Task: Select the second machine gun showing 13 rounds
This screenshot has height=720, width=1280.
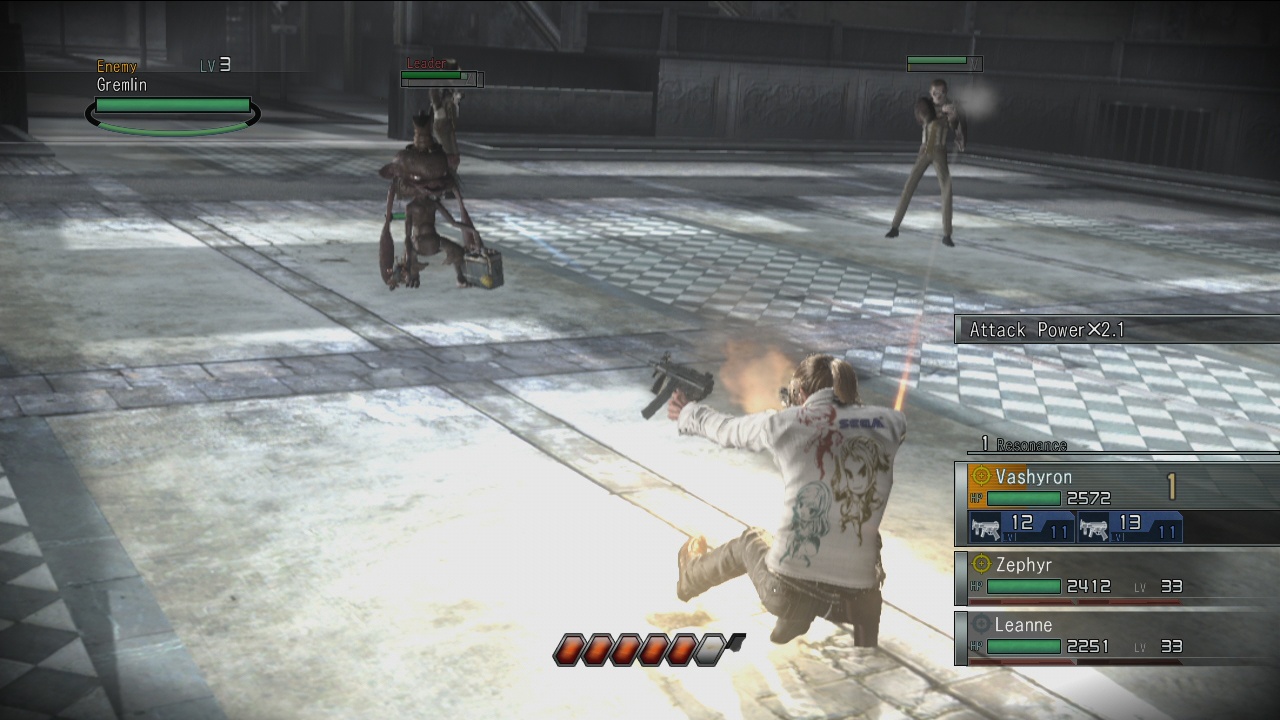Action: pos(1097,527)
